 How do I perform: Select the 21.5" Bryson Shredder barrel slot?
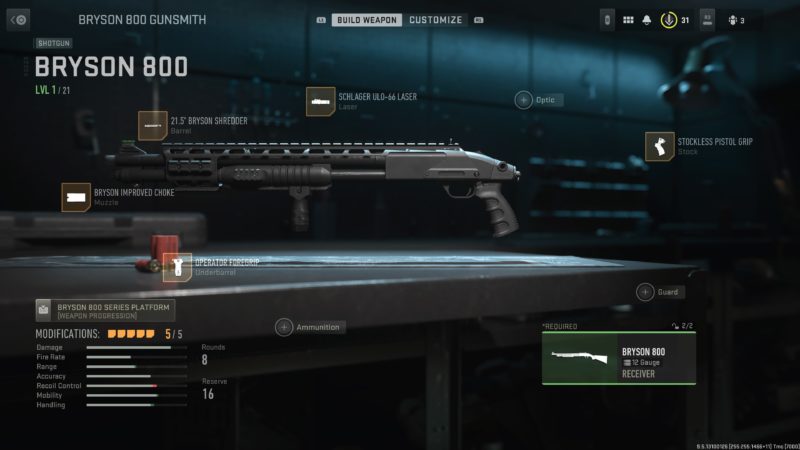[153, 125]
